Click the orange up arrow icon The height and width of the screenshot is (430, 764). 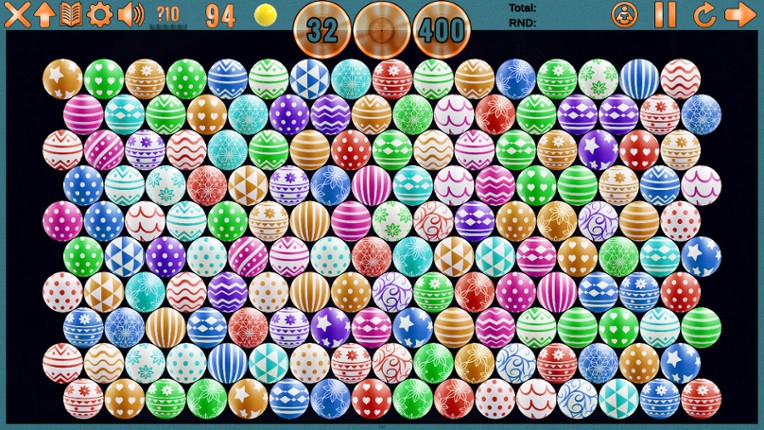pyautogui.click(x=44, y=14)
